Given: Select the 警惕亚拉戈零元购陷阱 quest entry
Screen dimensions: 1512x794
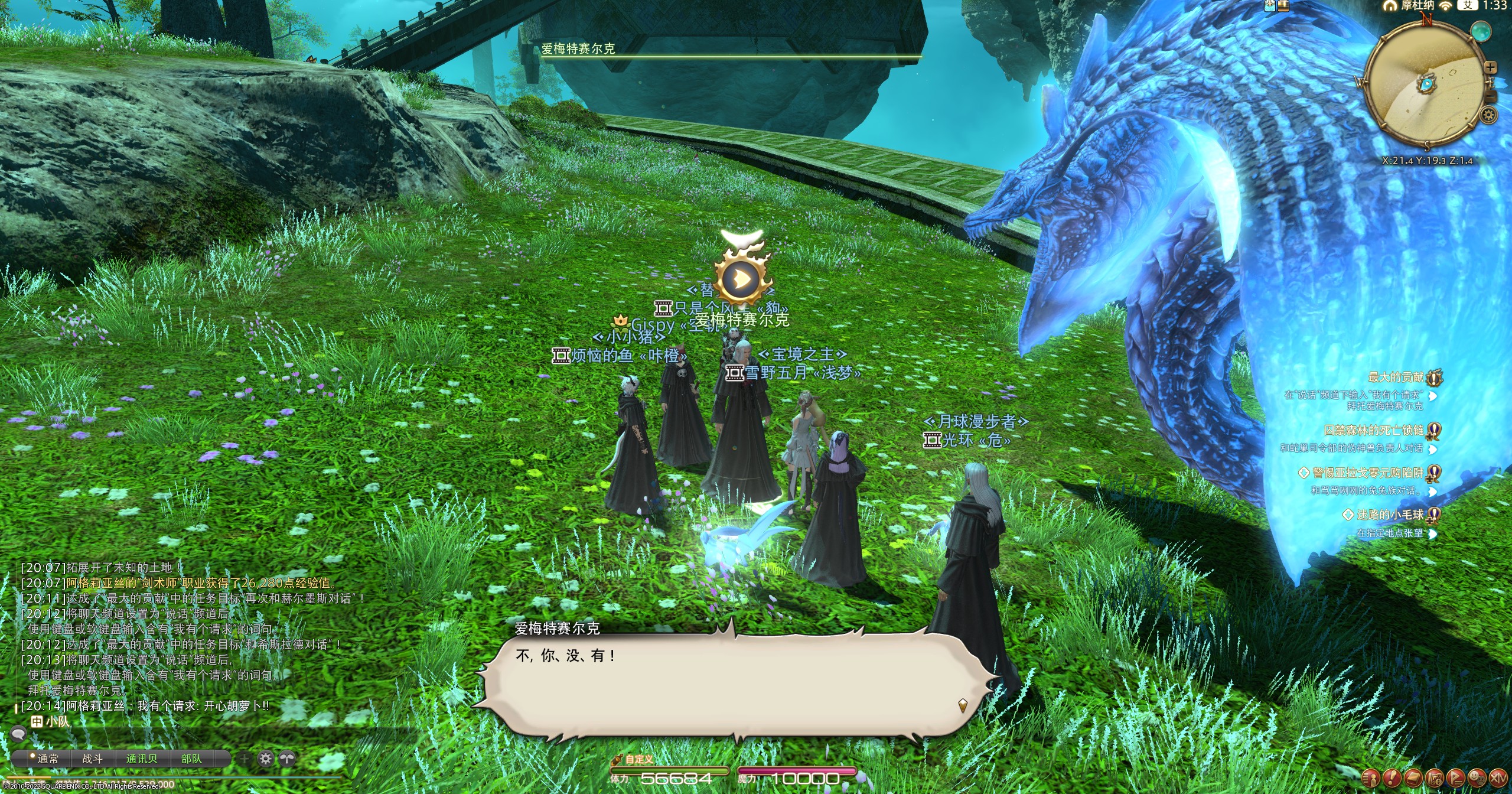Looking at the screenshot, I should (1368, 473).
